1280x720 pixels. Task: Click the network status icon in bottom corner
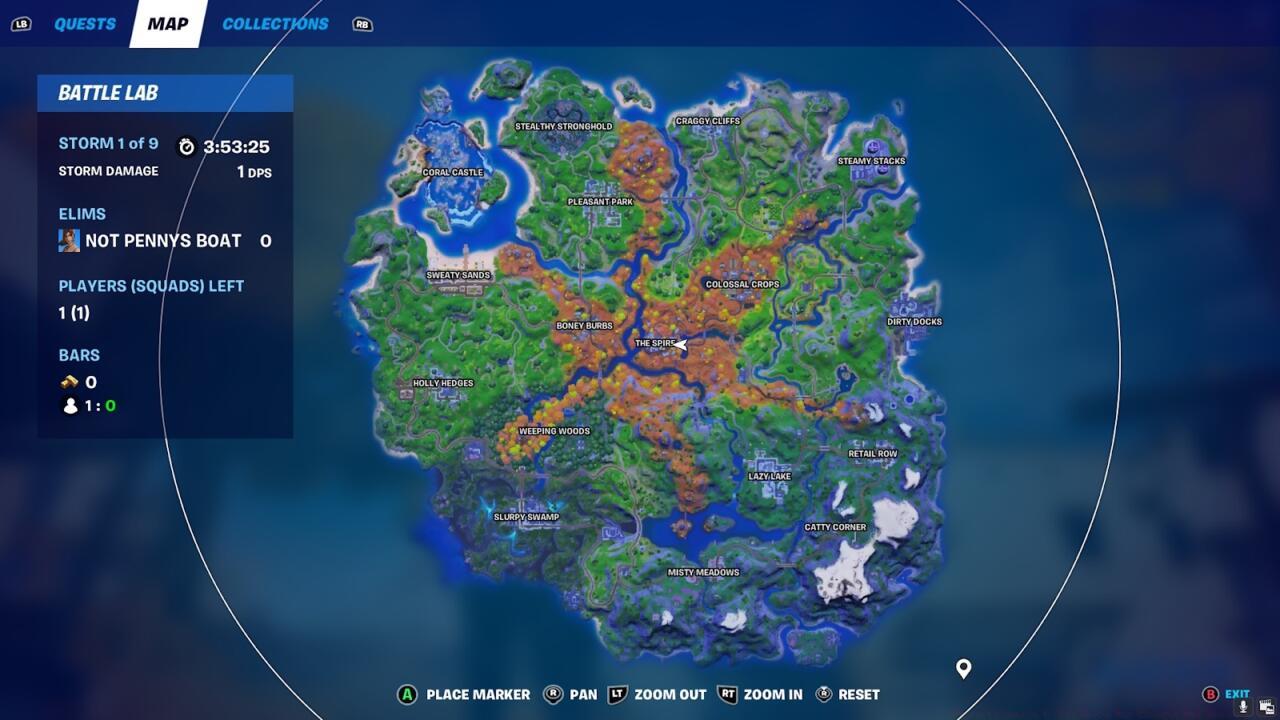click(1264, 706)
